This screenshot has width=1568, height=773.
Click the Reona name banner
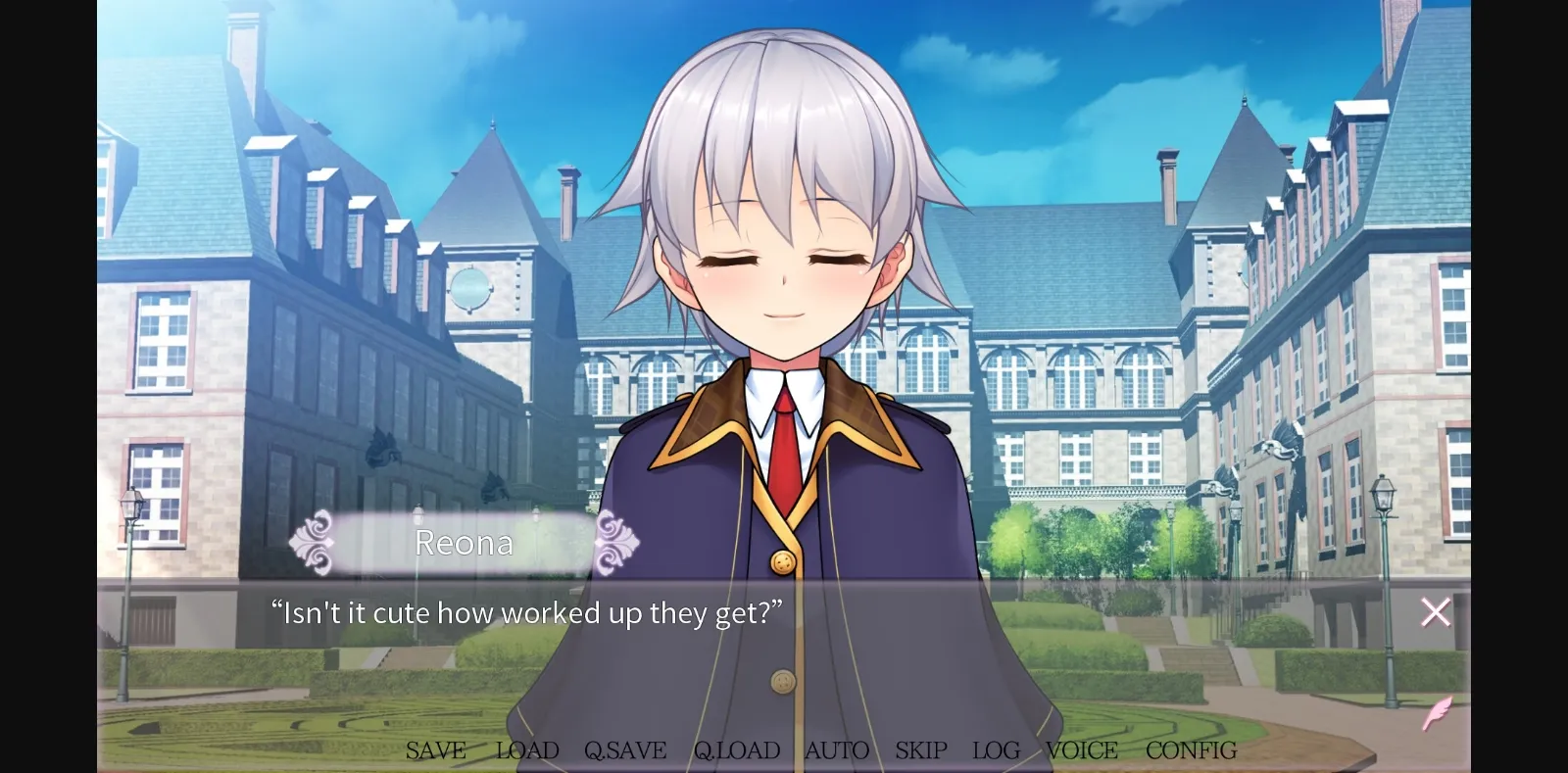click(x=465, y=543)
